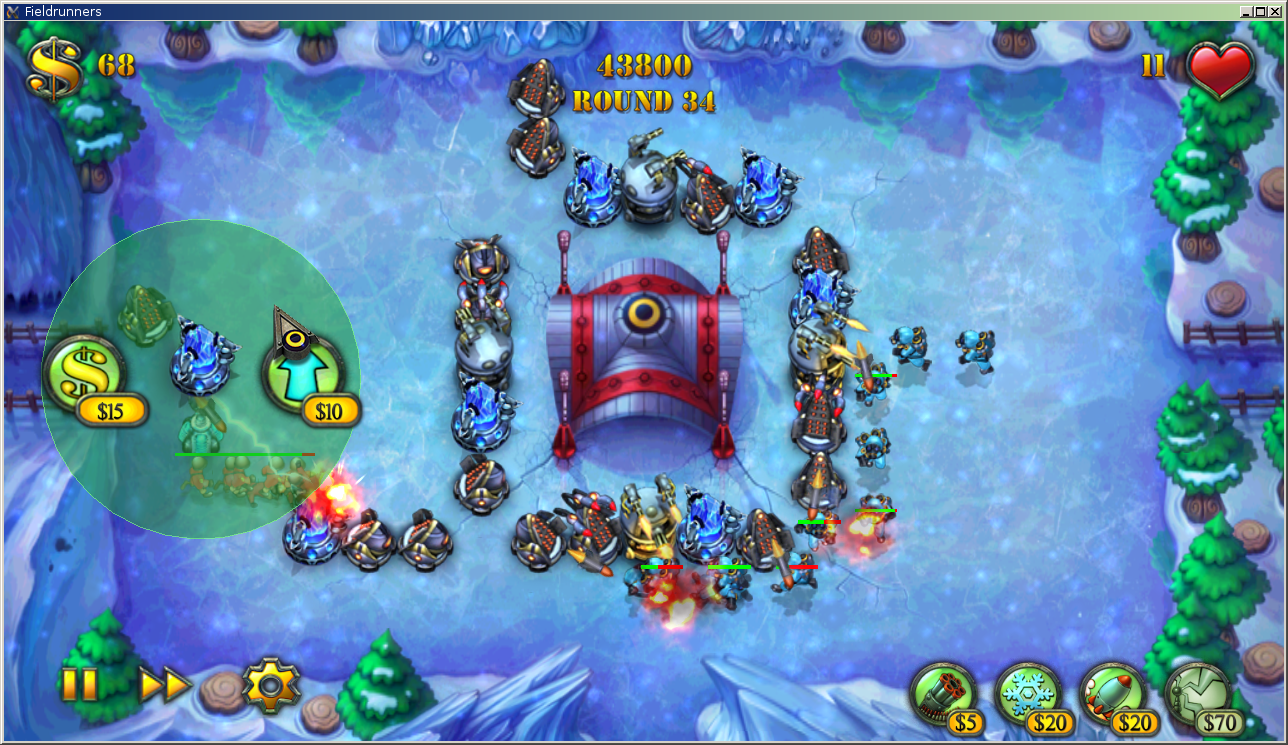Pick the $20 missile tower
The image size is (1288, 745).
1112,692
